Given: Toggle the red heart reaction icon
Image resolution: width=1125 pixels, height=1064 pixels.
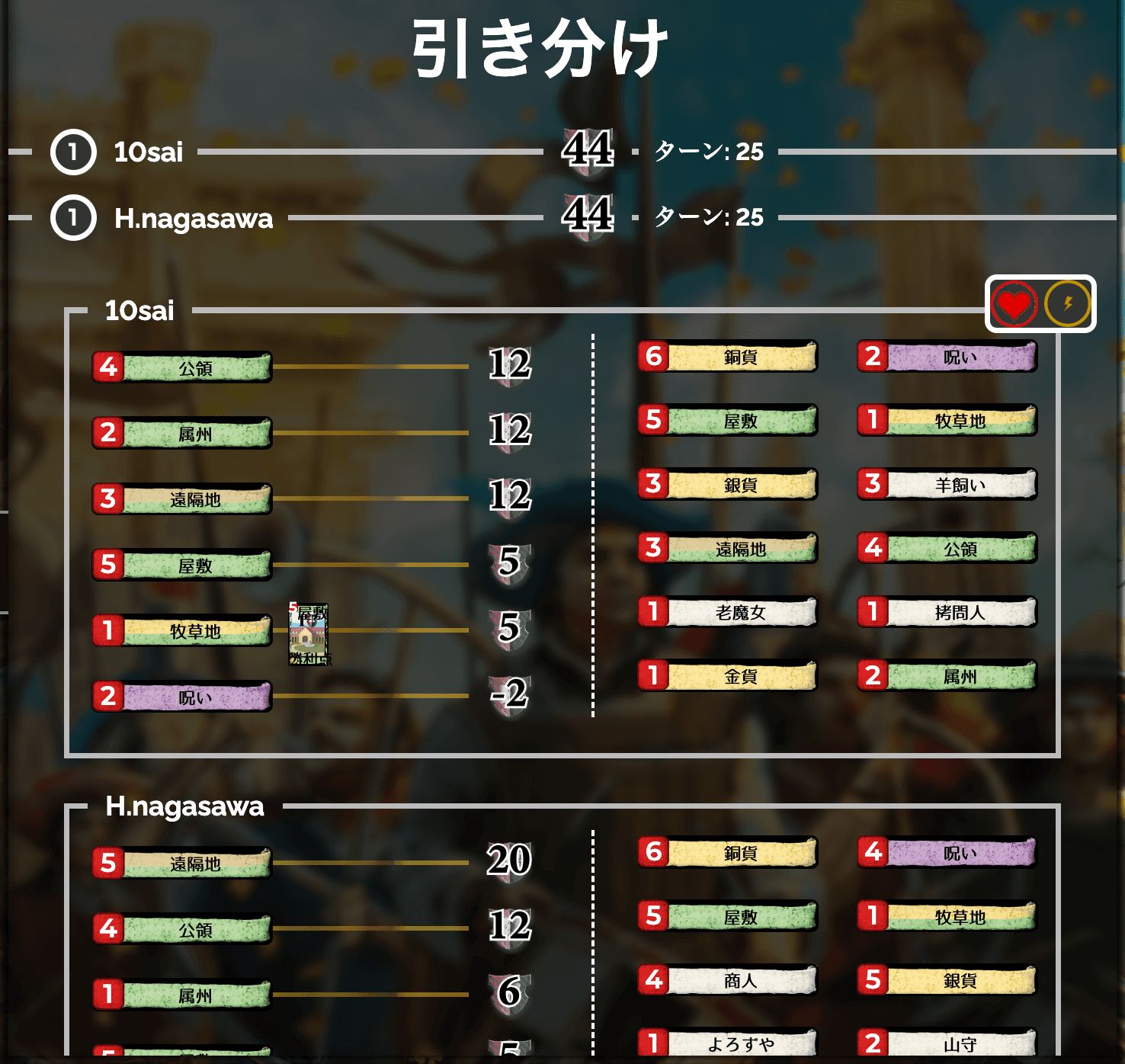Looking at the screenshot, I should (x=1014, y=302).
